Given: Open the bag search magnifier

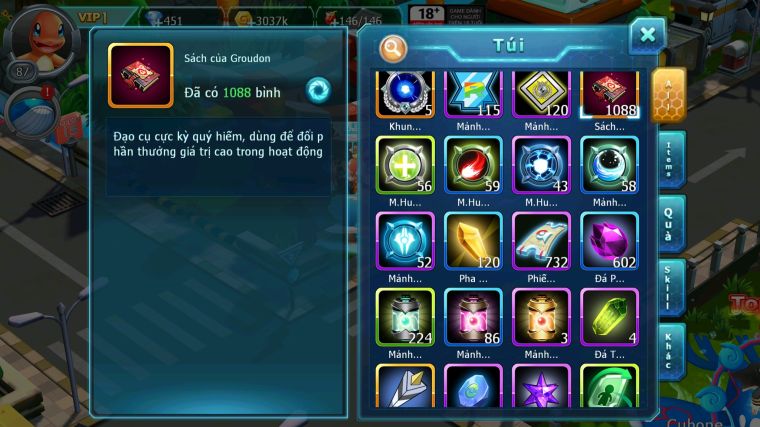Looking at the screenshot, I should point(394,47).
